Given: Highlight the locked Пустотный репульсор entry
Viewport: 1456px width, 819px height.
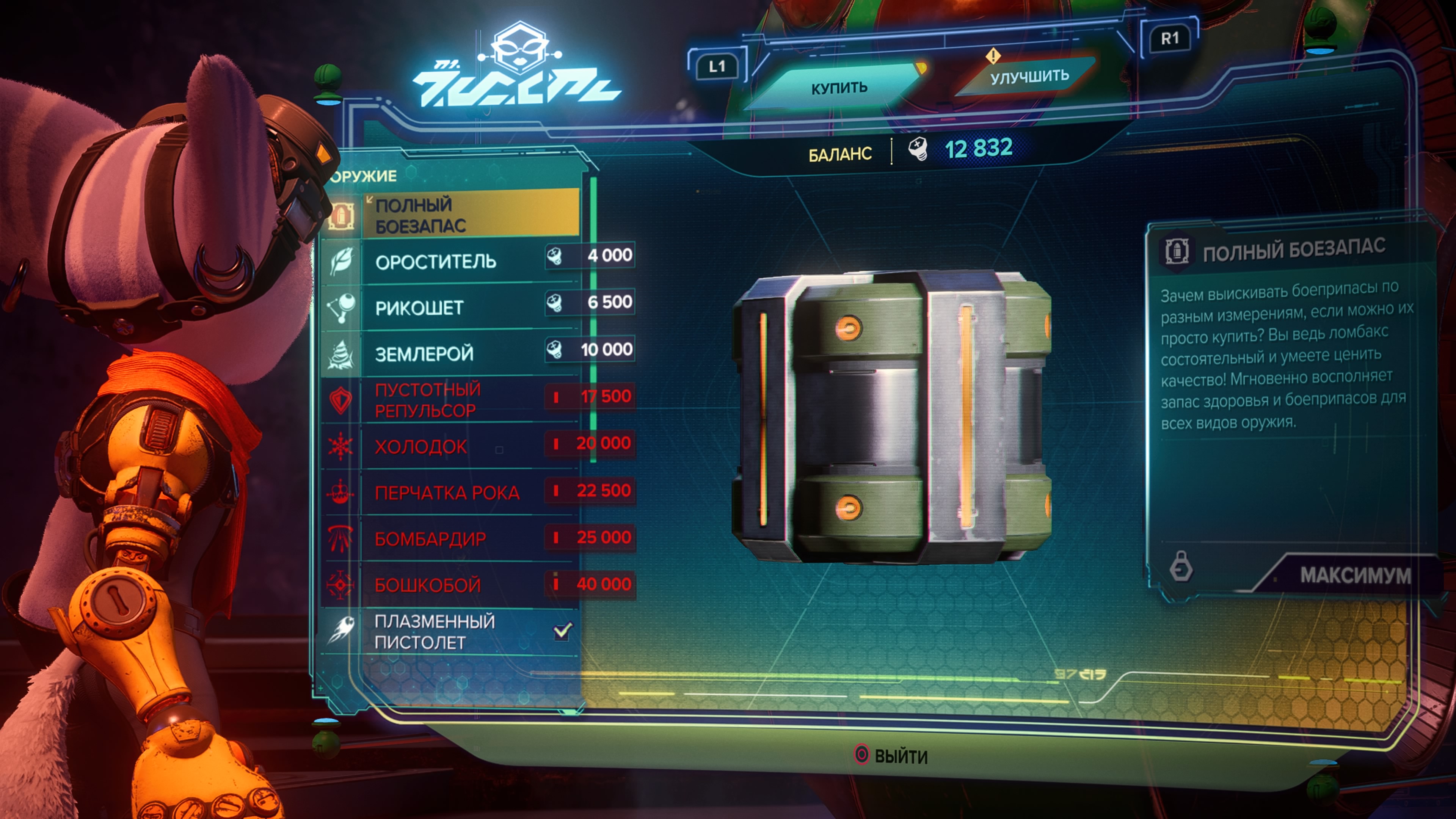Looking at the screenshot, I should [452, 400].
